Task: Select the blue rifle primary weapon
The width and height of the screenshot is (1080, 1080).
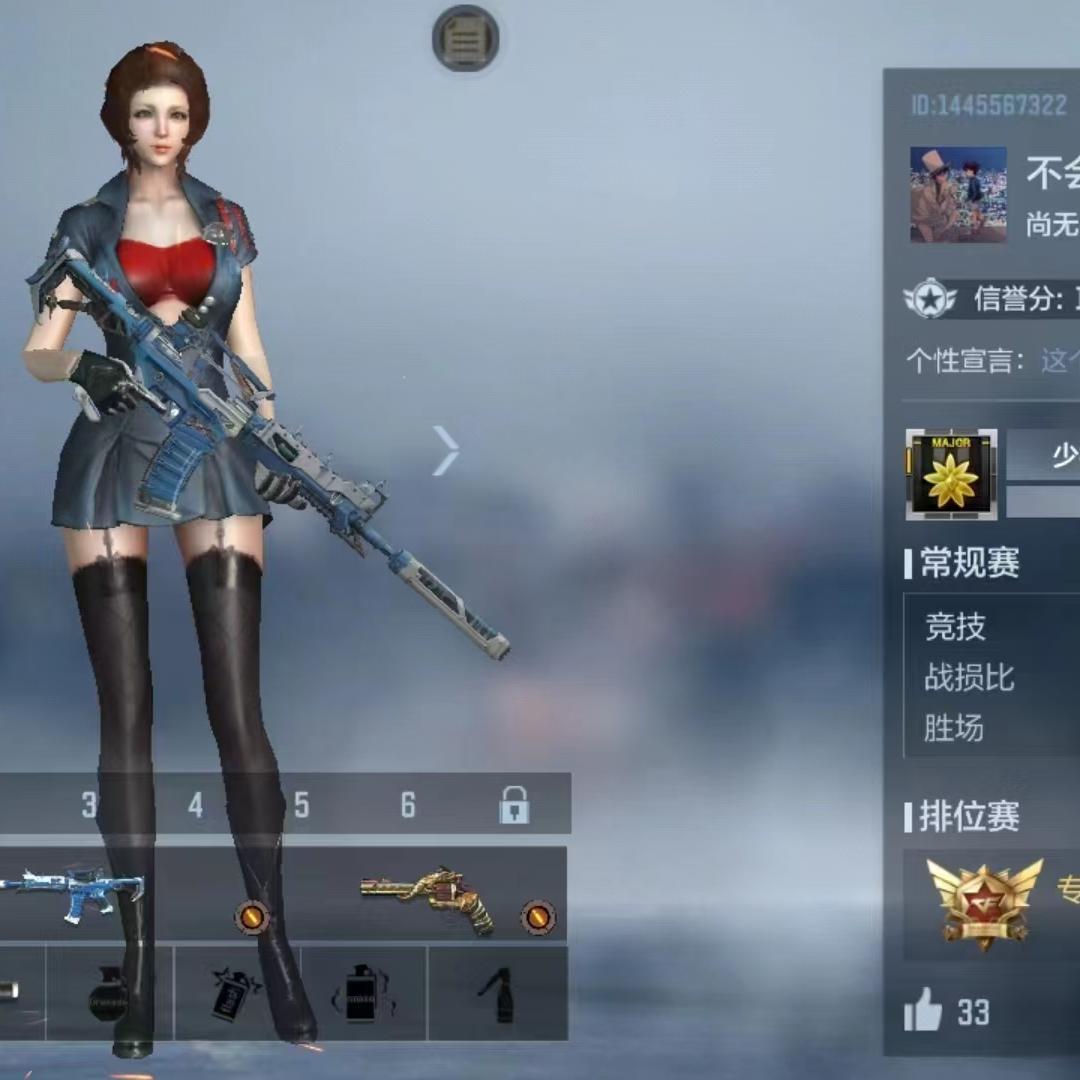Action: tap(75, 892)
